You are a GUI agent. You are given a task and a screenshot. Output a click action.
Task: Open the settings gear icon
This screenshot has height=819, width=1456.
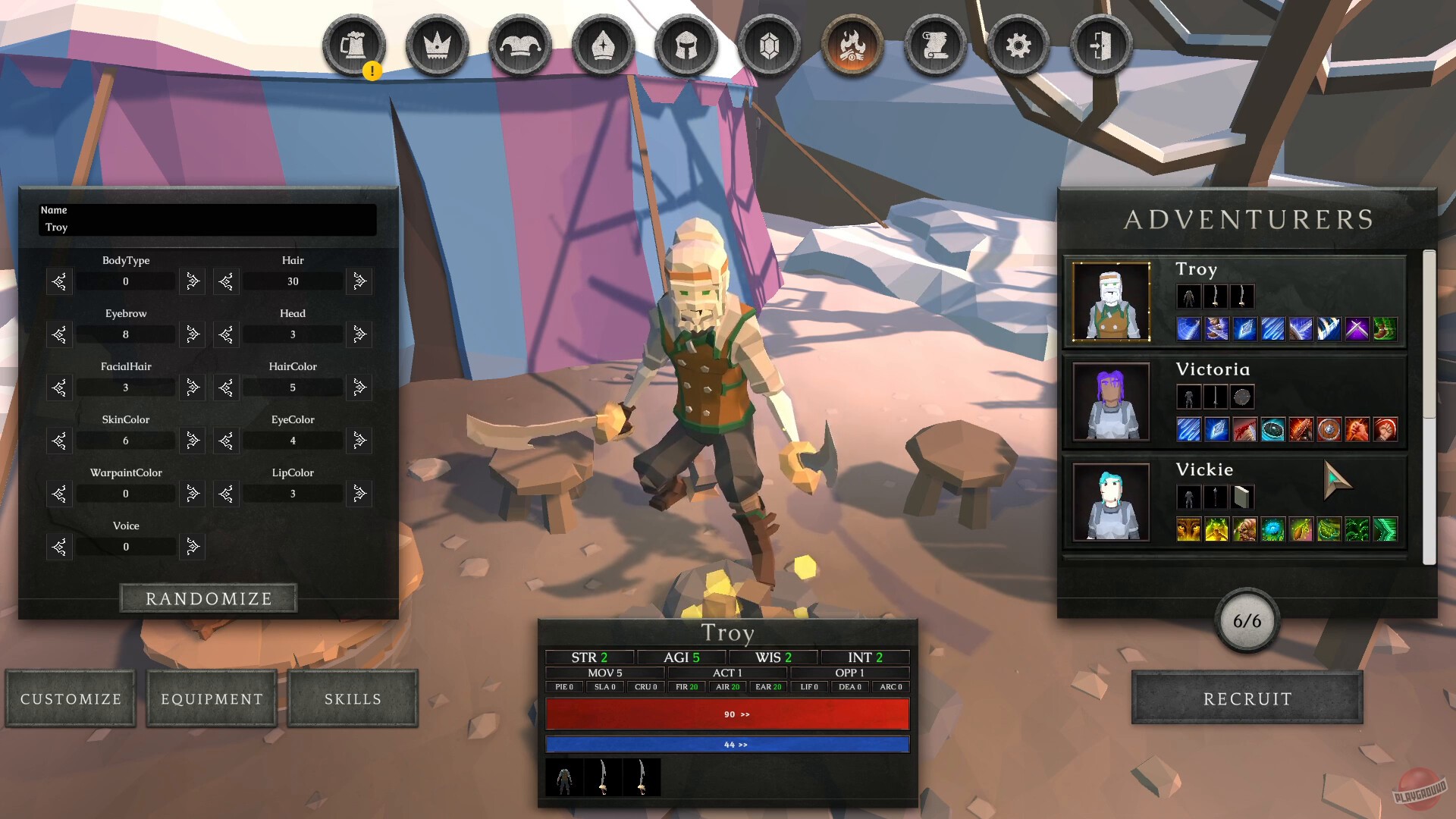tap(1018, 45)
